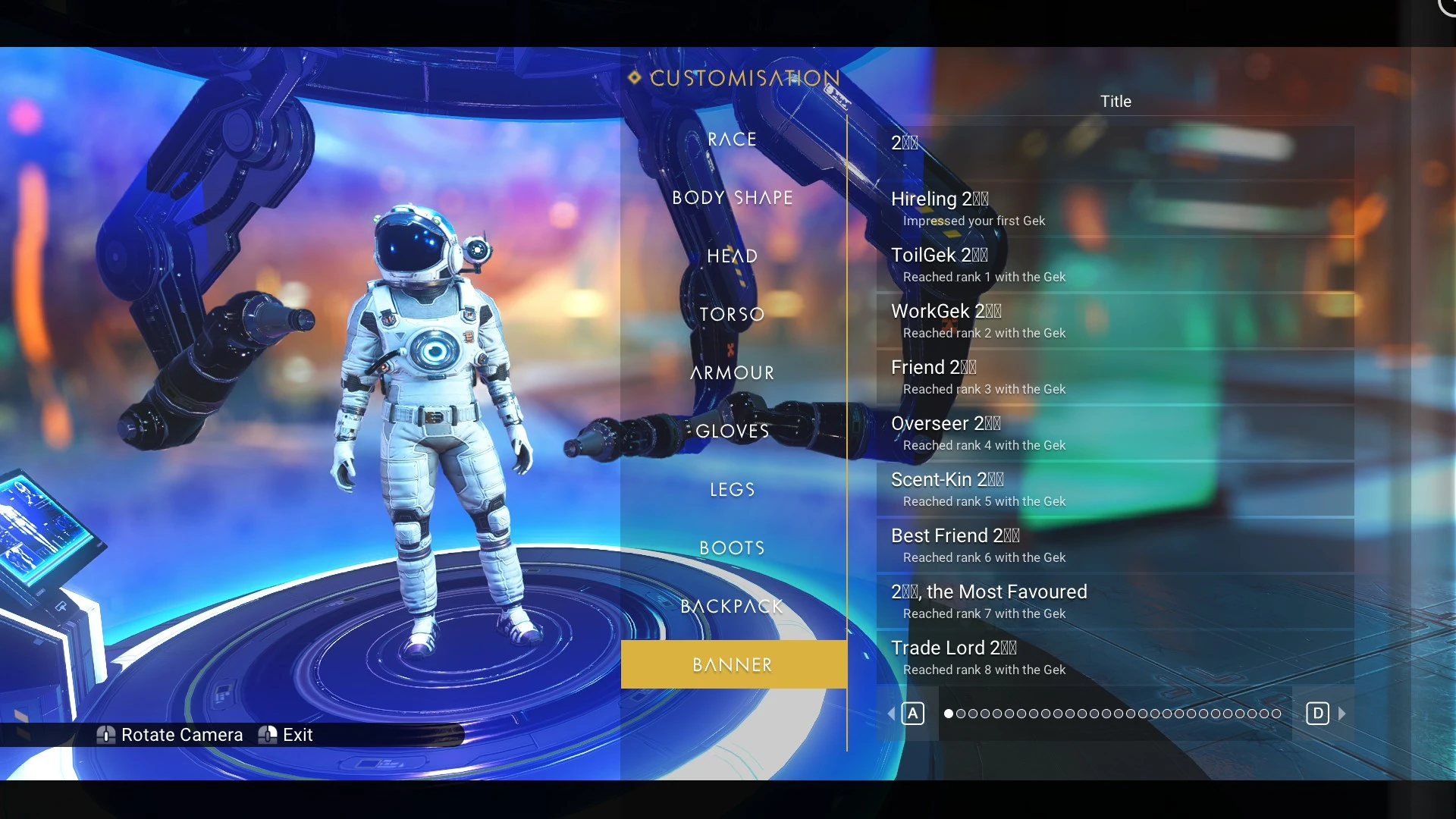This screenshot has height=819, width=1456.
Task: Select the Gloves menu entry
Action: (732, 431)
